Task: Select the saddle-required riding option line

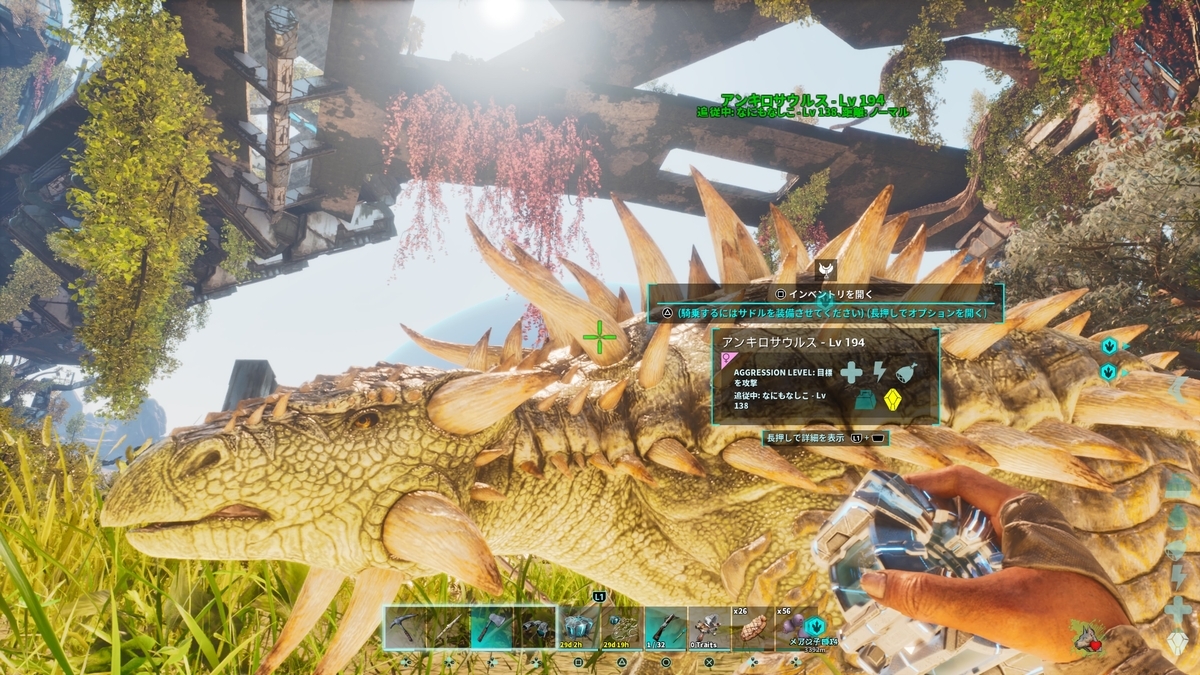Action: [826, 313]
